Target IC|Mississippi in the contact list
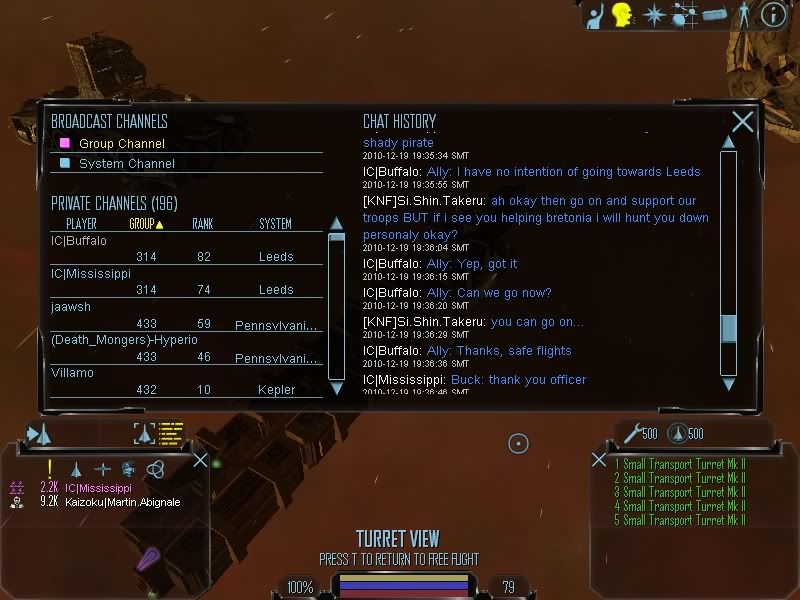The image size is (800, 600). click(x=98, y=488)
